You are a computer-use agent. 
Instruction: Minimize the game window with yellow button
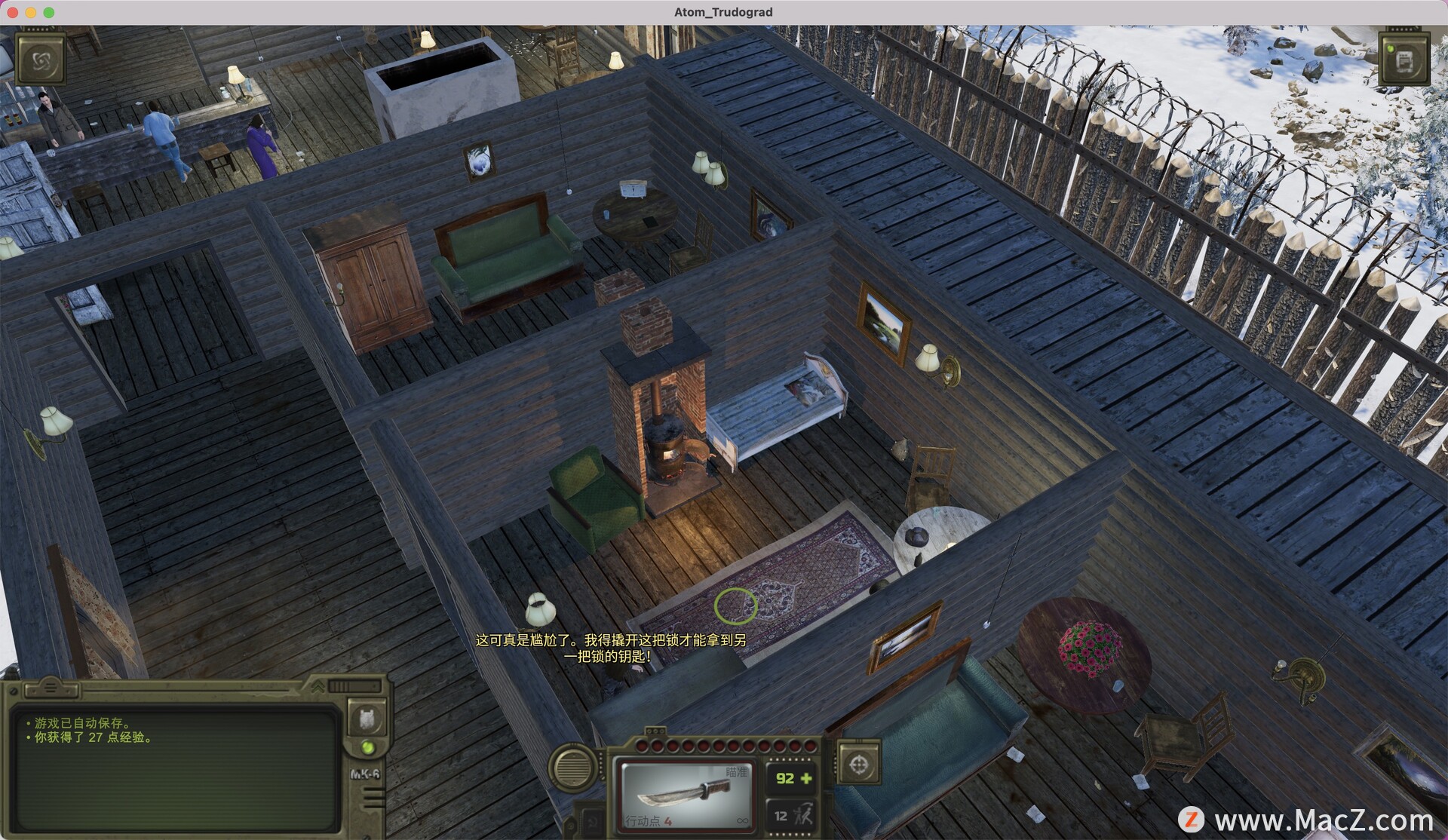[x=31, y=12]
